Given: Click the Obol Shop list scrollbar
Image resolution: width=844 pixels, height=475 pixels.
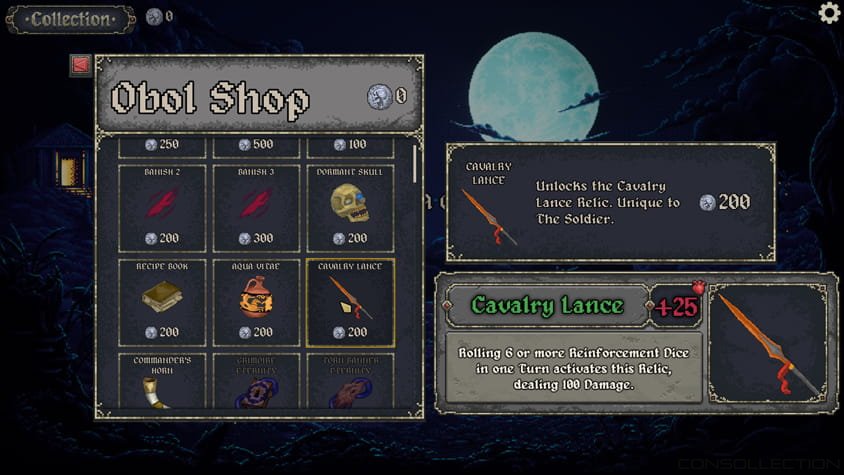Looking at the screenshot, I should (415, 165).
